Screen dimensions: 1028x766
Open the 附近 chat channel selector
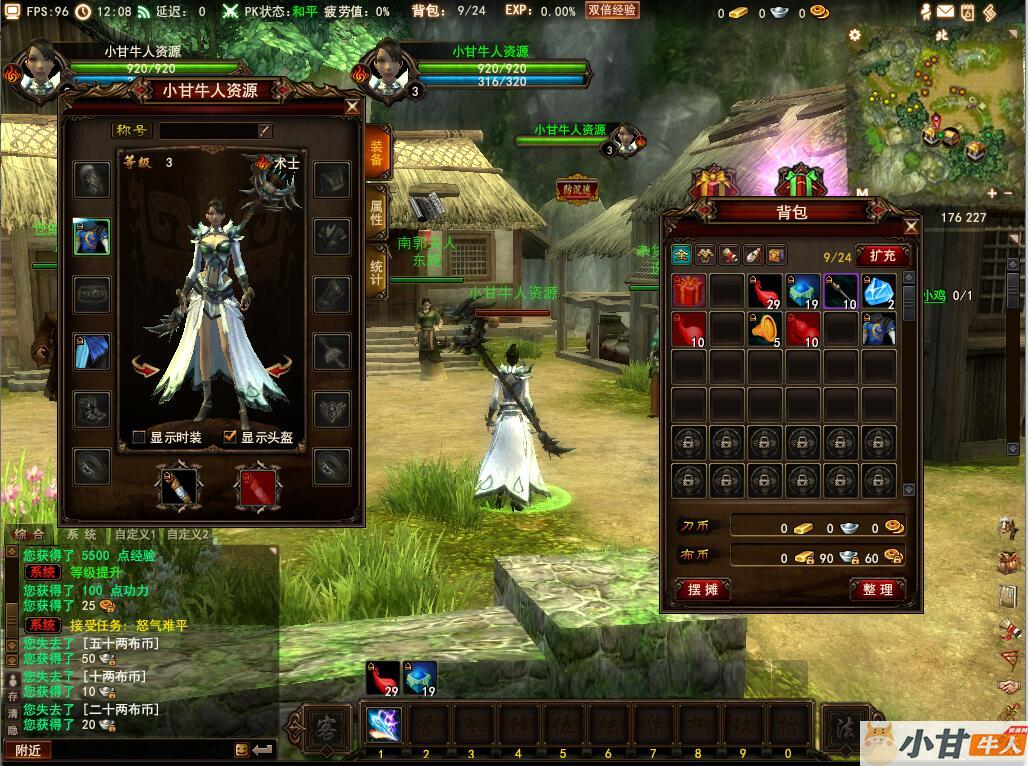28,749
